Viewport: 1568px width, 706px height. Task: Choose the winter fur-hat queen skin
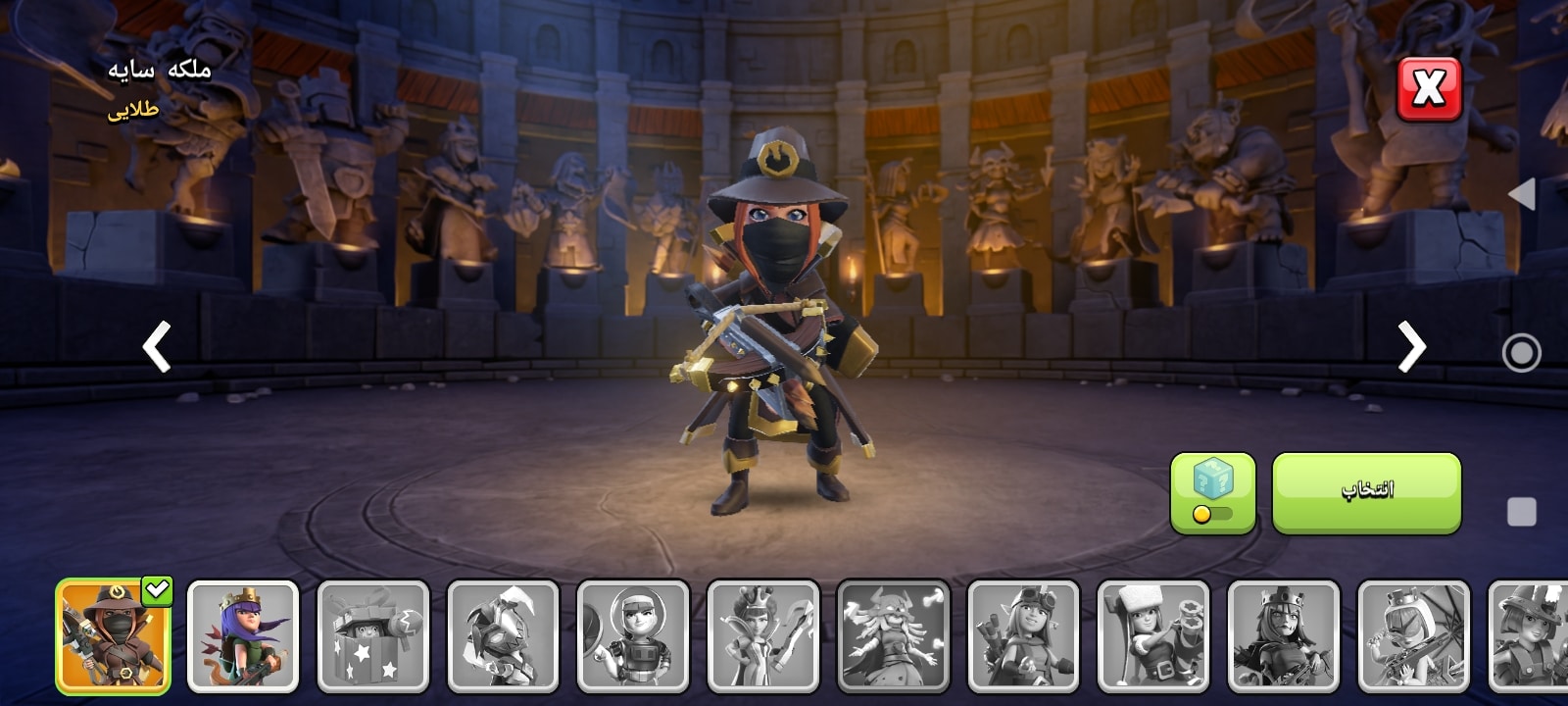click(x=1153, y=636)
